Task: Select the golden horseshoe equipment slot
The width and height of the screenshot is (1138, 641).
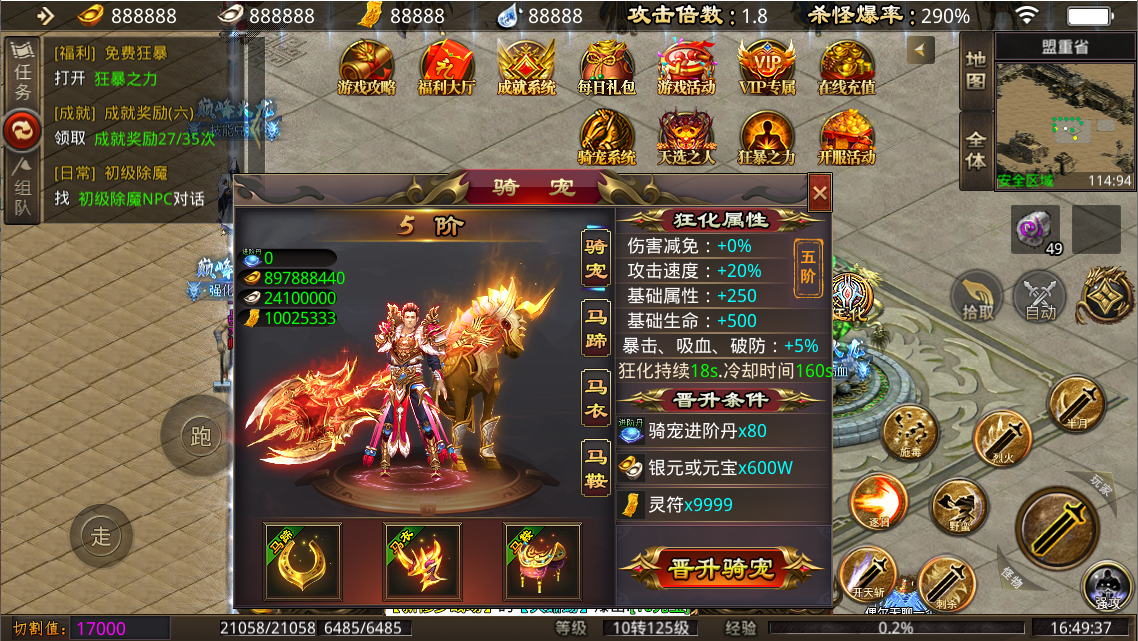Action: 302,562
